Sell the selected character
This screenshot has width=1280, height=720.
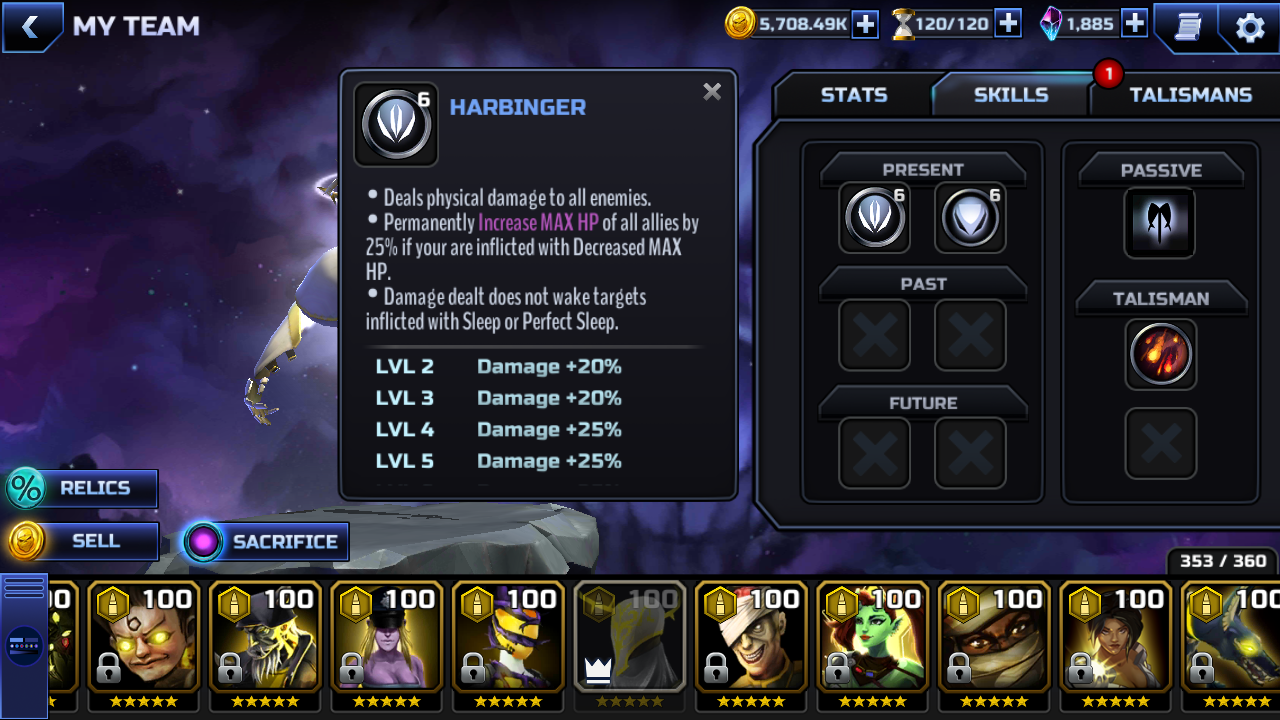pos(83,541)
